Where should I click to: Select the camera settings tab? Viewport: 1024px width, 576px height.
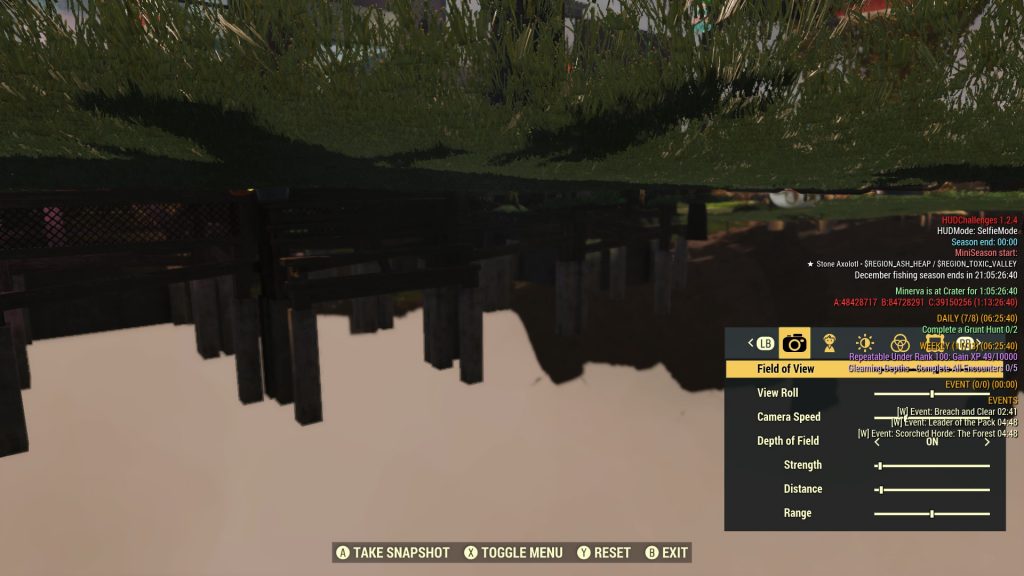point(795,343)
